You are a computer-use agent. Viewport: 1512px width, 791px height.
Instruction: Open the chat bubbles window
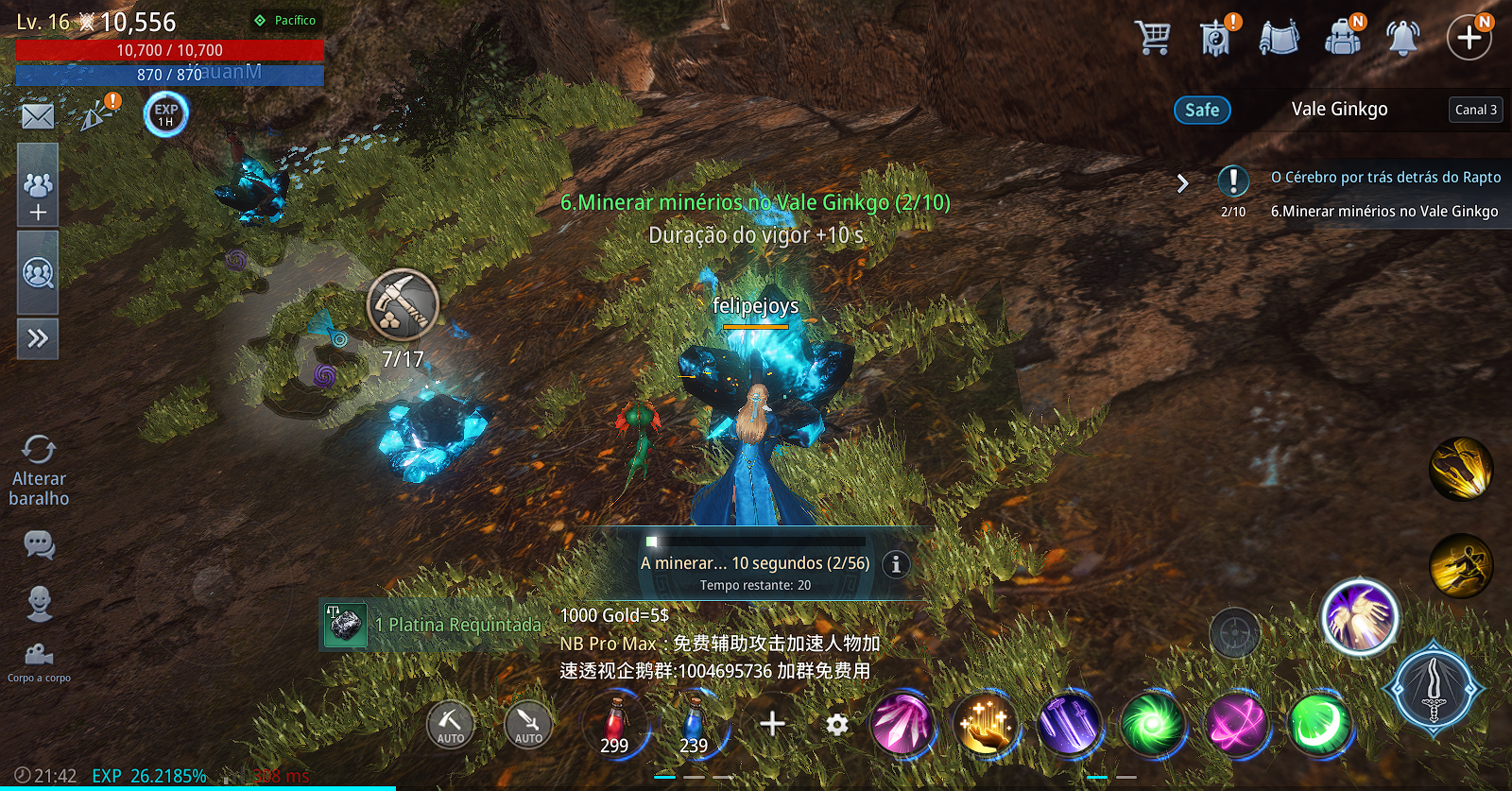[39, 544]
